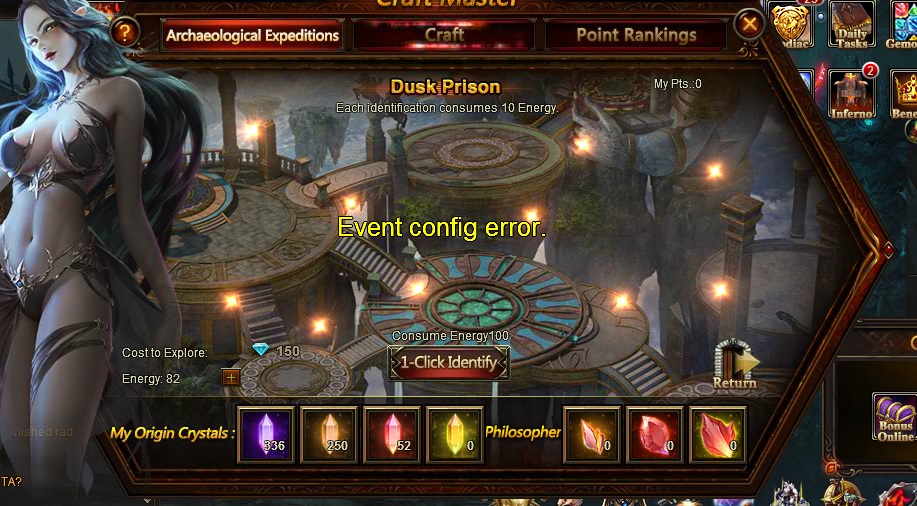917x506 pixels.
Task: Select the purple origin crystal slot
Action: (x=266, y=435)
